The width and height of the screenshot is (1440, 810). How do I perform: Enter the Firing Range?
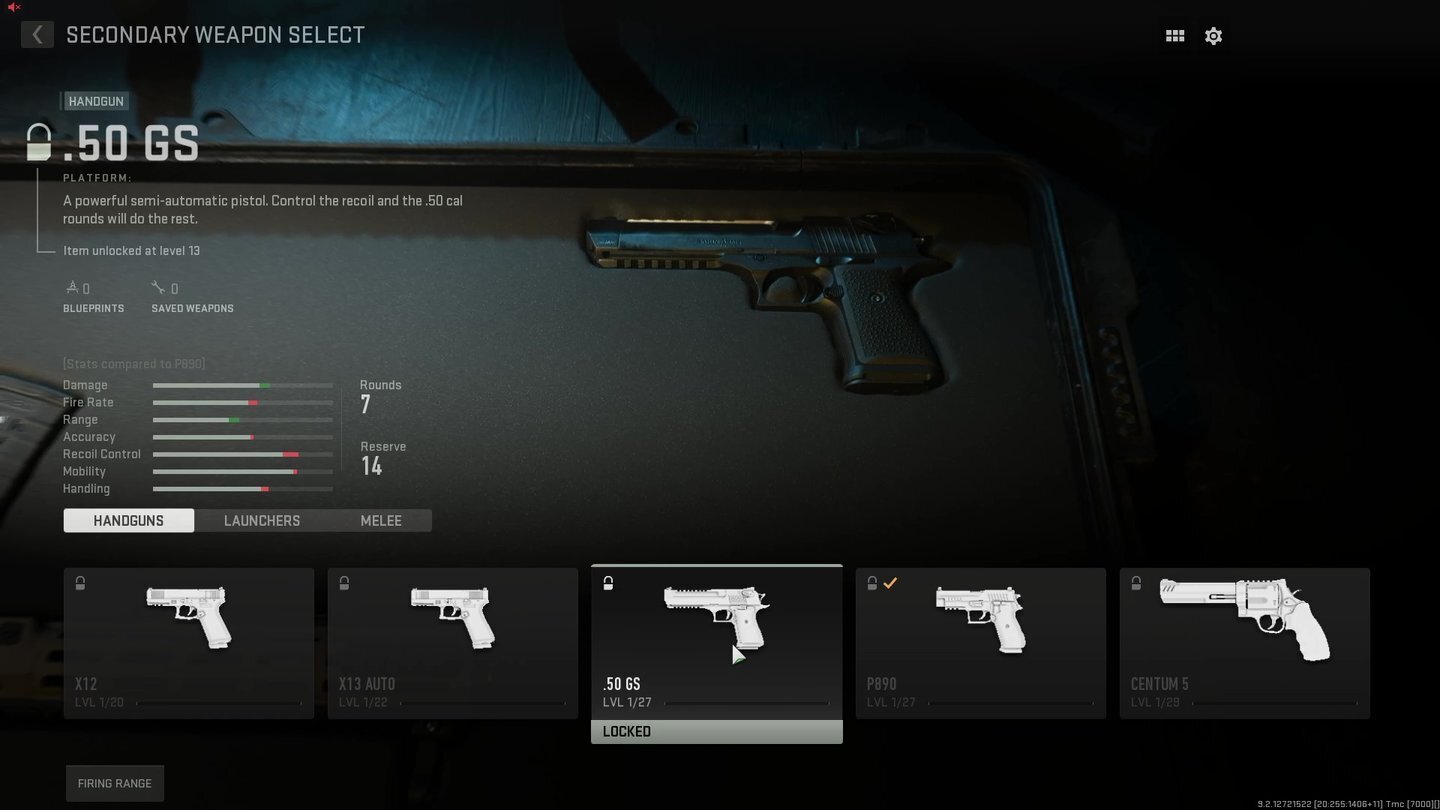pos(115,783)
